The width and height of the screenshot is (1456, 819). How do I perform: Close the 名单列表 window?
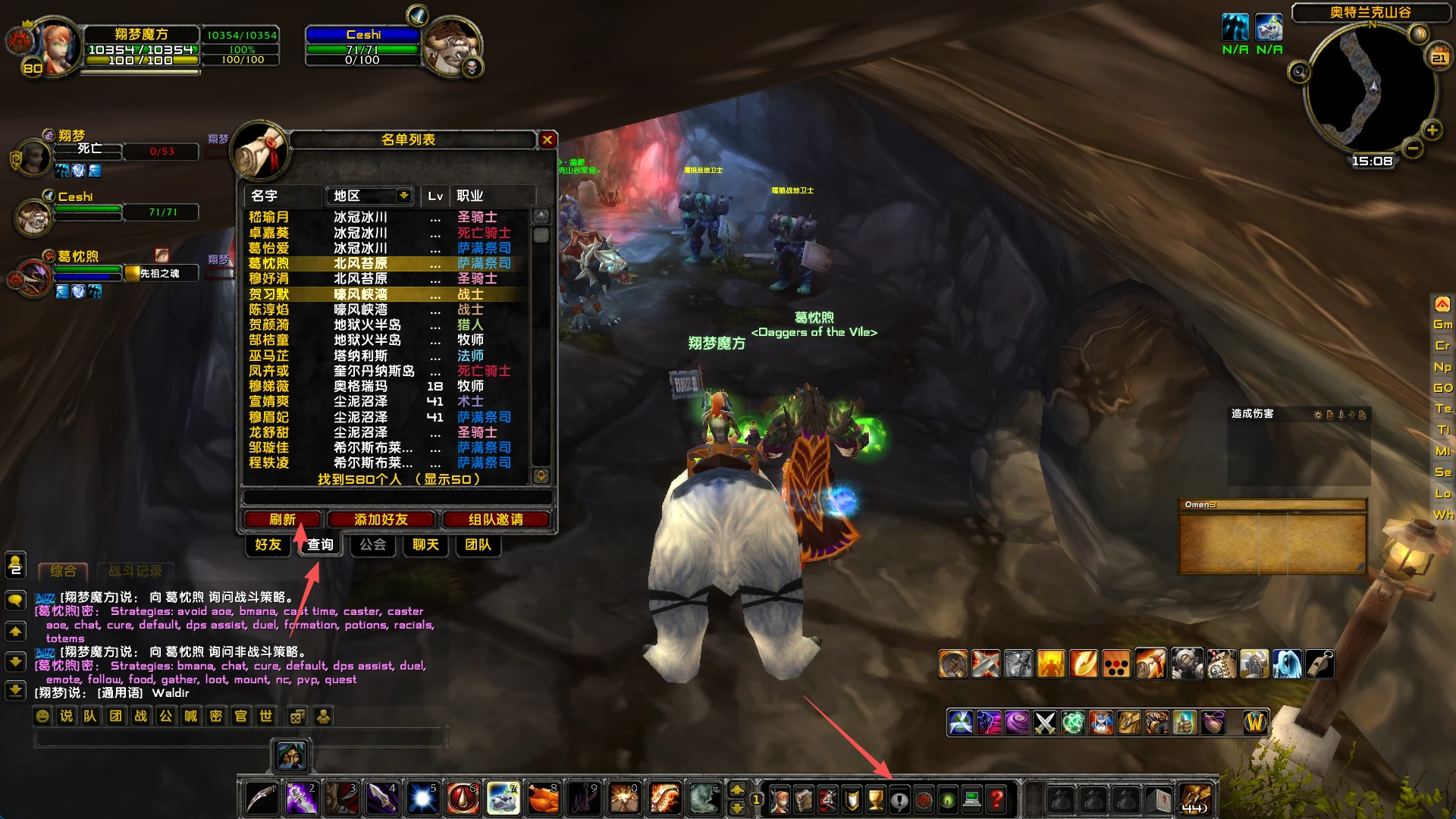click(547, 140)
